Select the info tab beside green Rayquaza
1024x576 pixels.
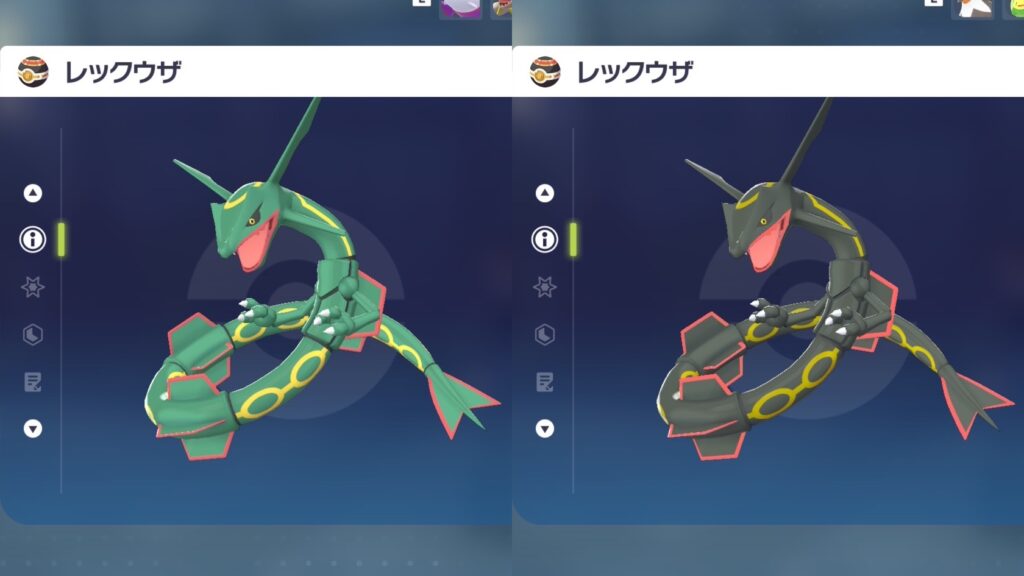tap(33, 240)
